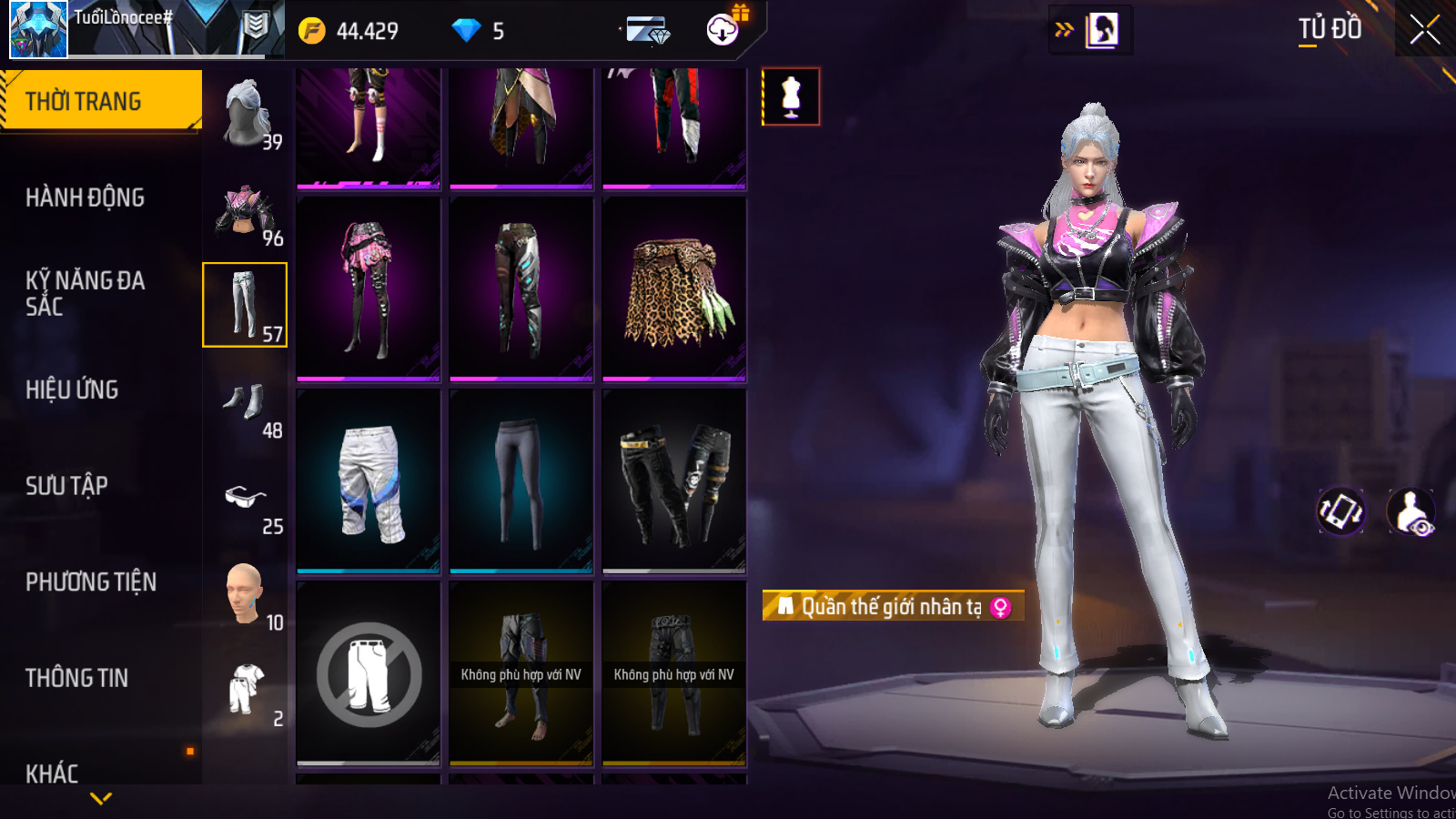
Task: Select the face category with 10 items
Action: tap(245, 595)
